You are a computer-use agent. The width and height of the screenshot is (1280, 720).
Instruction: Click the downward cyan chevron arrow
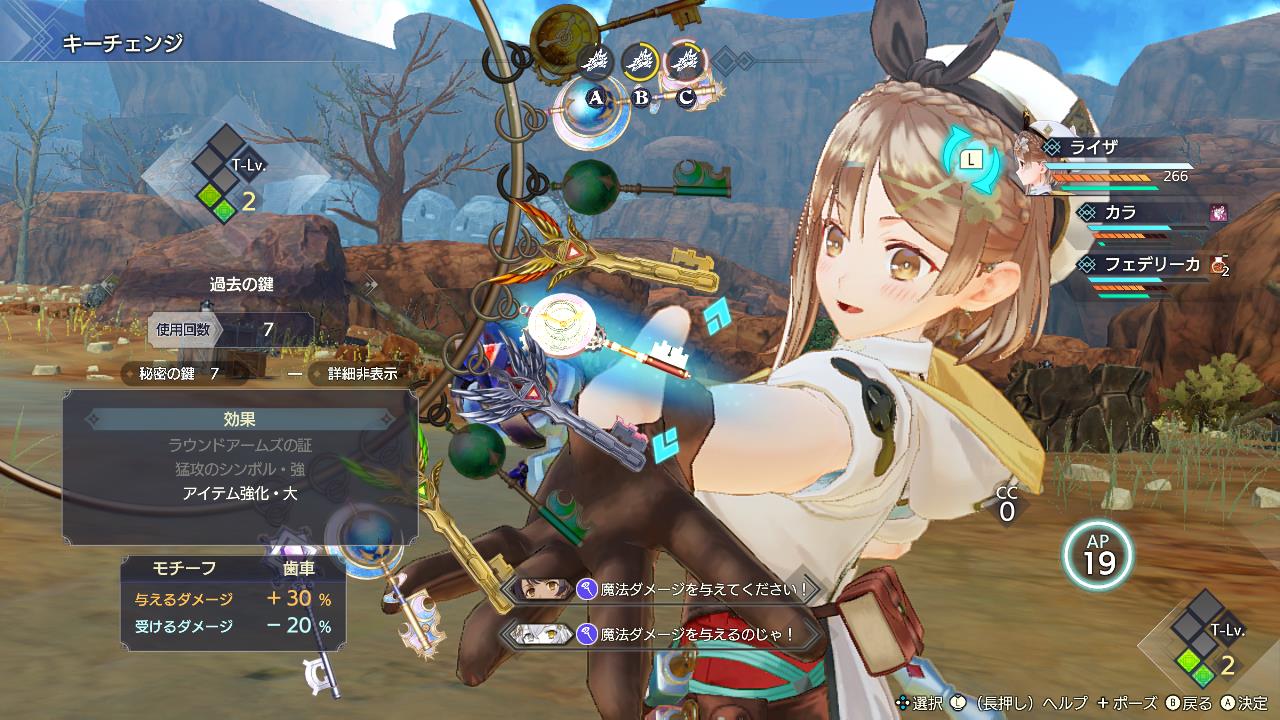(x=662, y=445)
